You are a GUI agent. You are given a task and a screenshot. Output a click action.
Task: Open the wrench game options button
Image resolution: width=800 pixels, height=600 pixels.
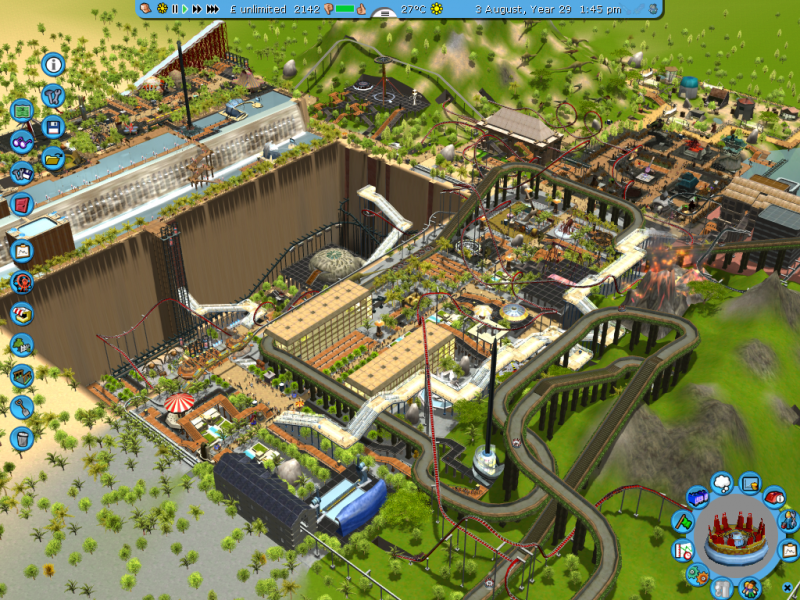54,96
